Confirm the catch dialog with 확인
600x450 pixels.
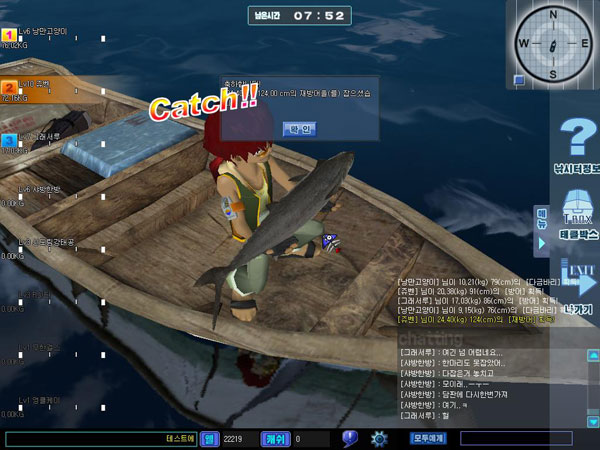[x=299, y=129]
